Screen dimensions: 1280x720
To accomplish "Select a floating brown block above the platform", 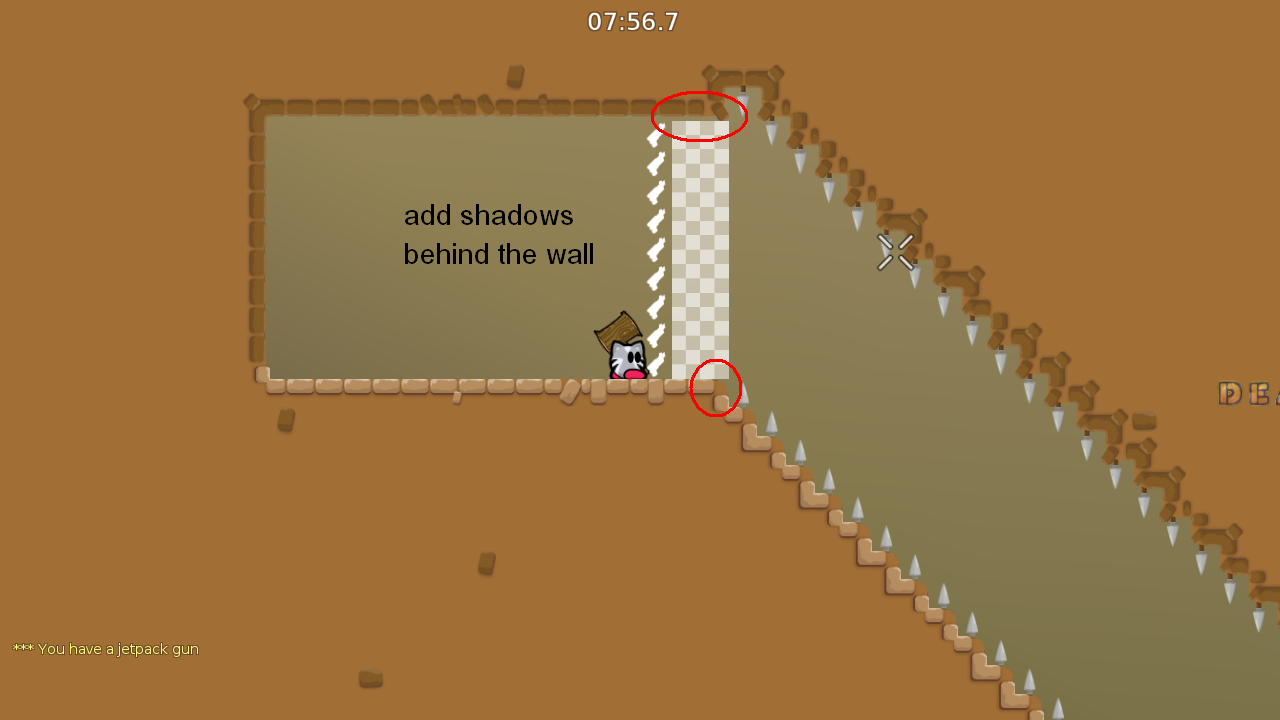I will point(516,73).
